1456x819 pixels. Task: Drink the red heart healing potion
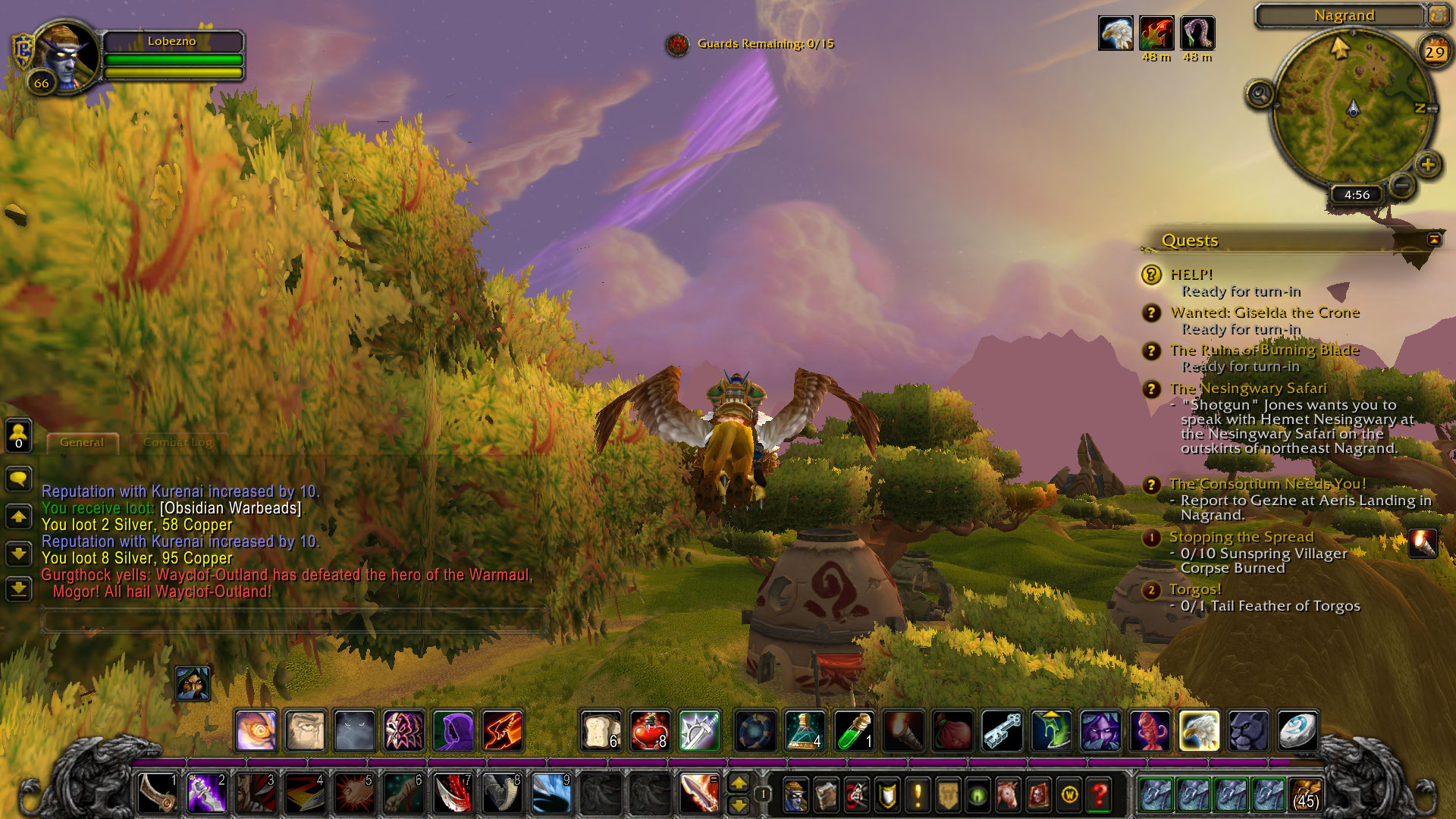650,730
